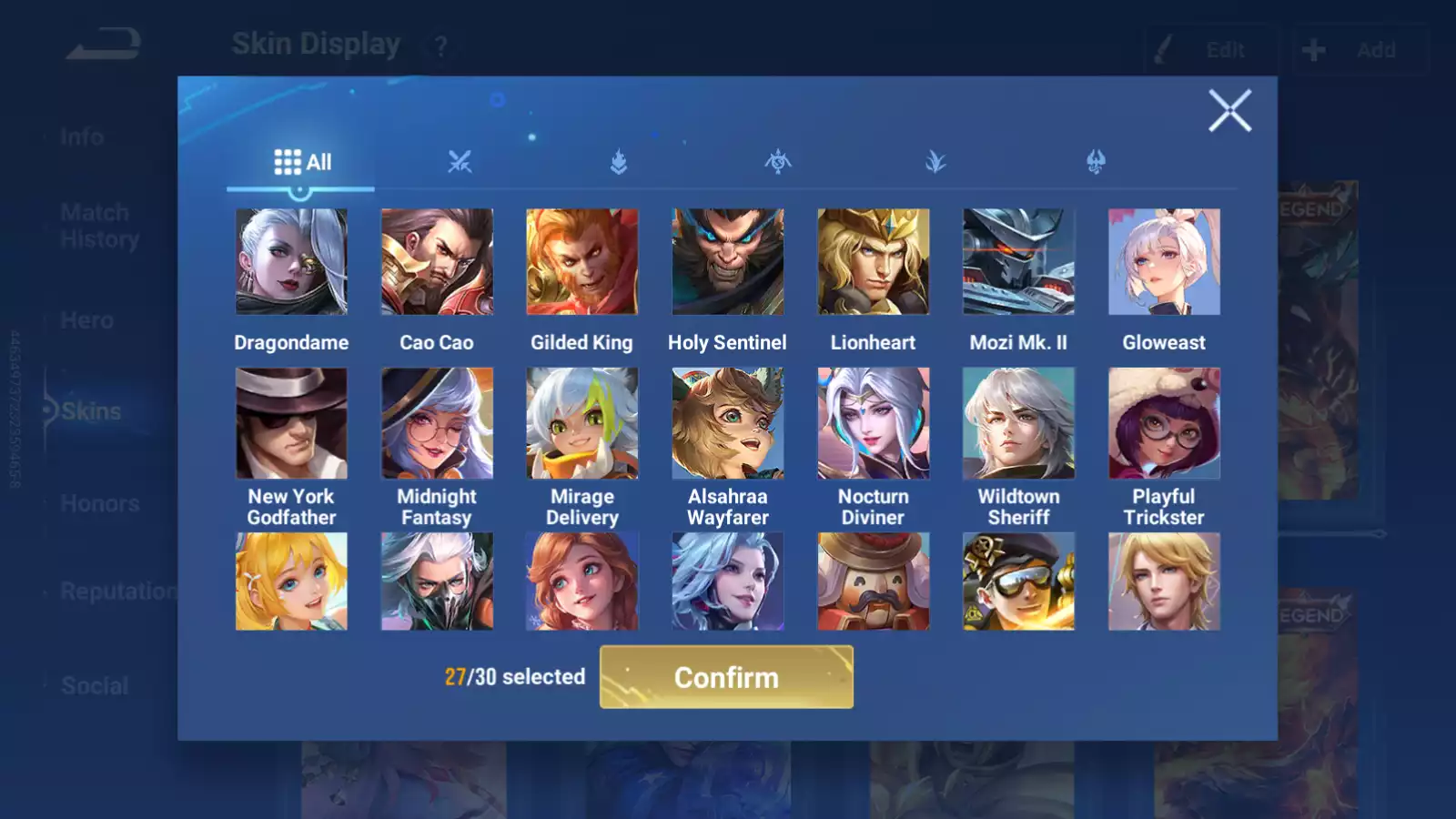Pick the Playful Trickster skin
The image size is (1456, 819).
[1164, 423]
